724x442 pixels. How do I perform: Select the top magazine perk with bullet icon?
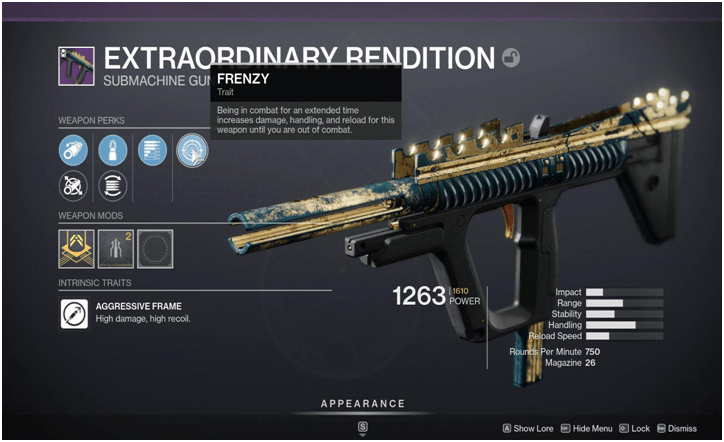pos(113,150)
